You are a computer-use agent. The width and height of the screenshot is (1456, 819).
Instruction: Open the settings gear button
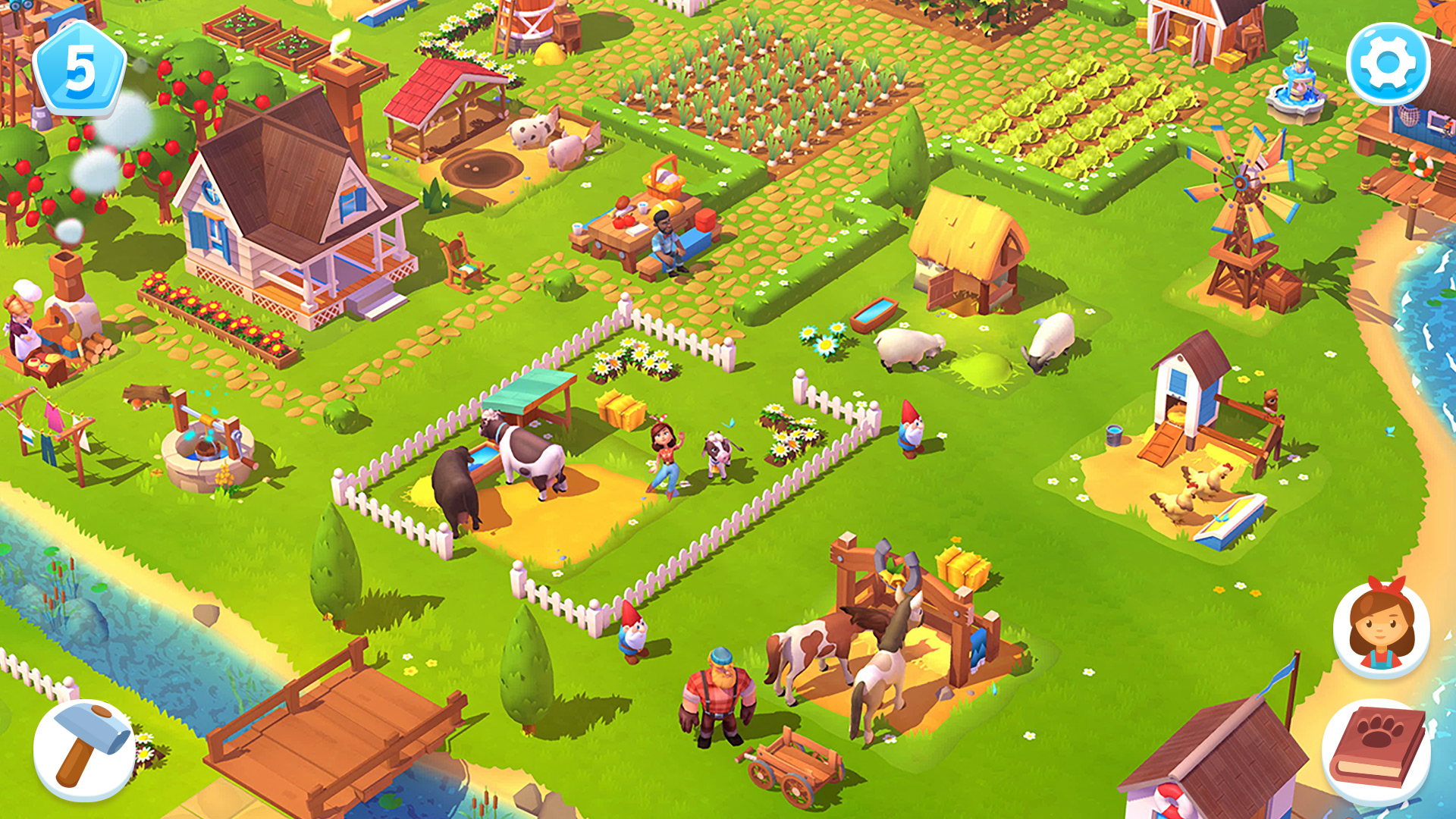click(1388, 64)
